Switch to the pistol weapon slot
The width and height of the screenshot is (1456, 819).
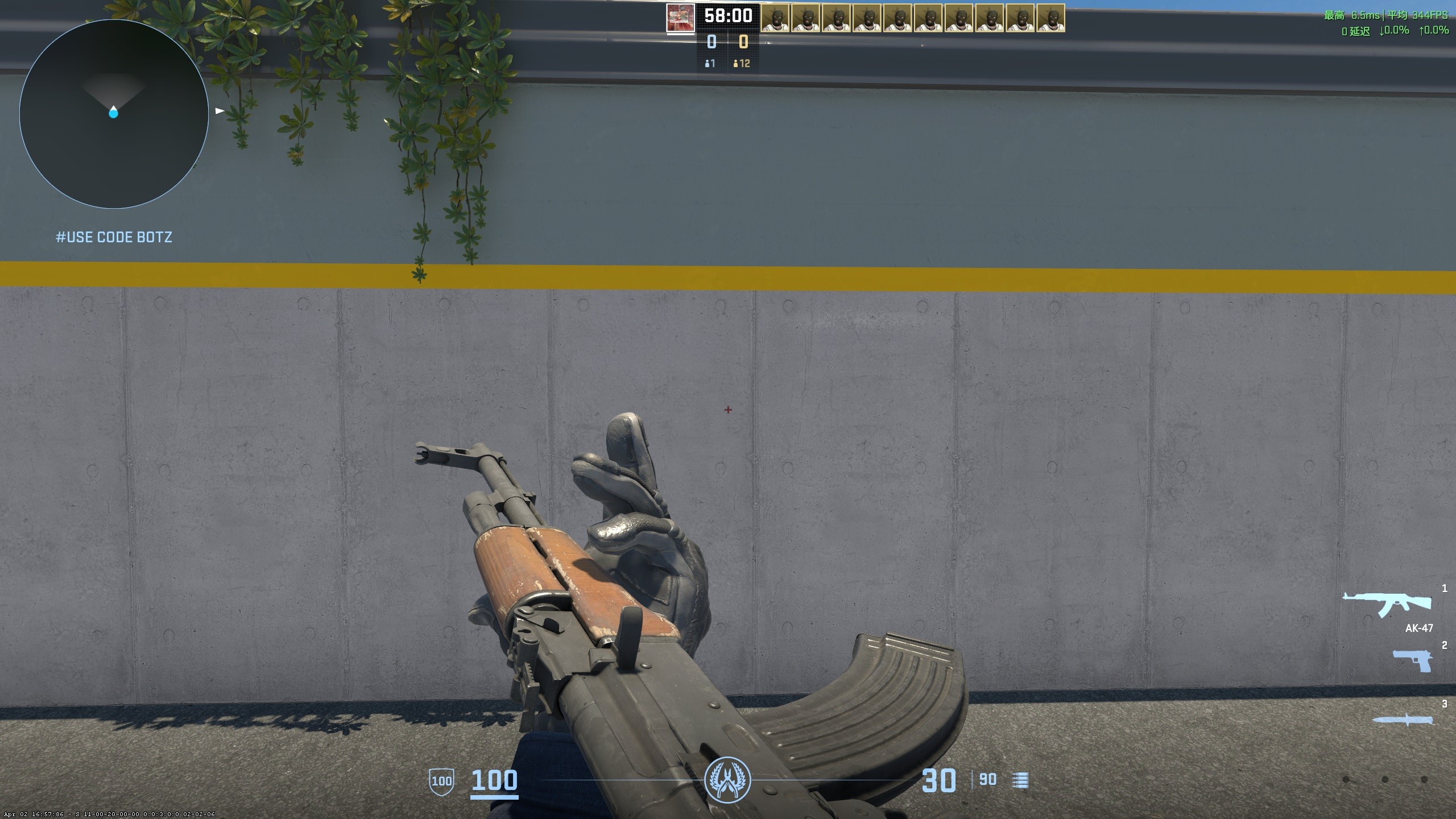pyautogui.click(x=1412, y=660)
